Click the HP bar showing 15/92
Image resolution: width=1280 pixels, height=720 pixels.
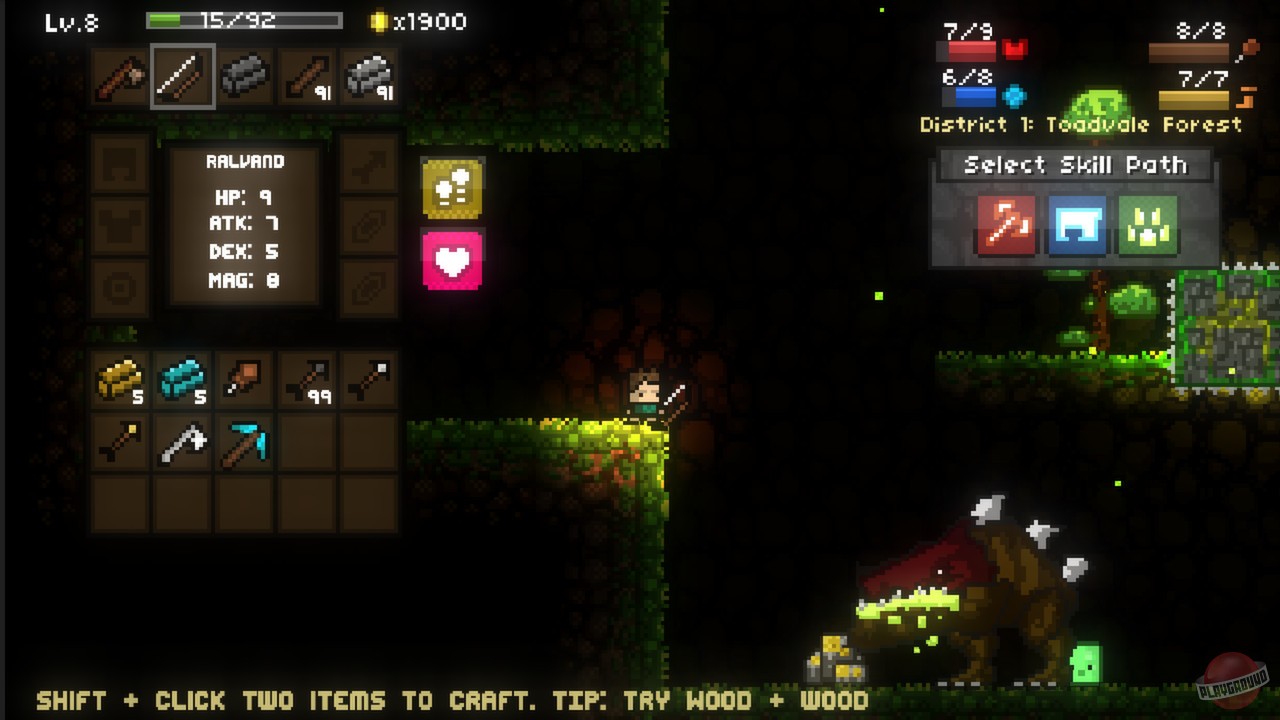pyautogui.click(x=240, y=19)
